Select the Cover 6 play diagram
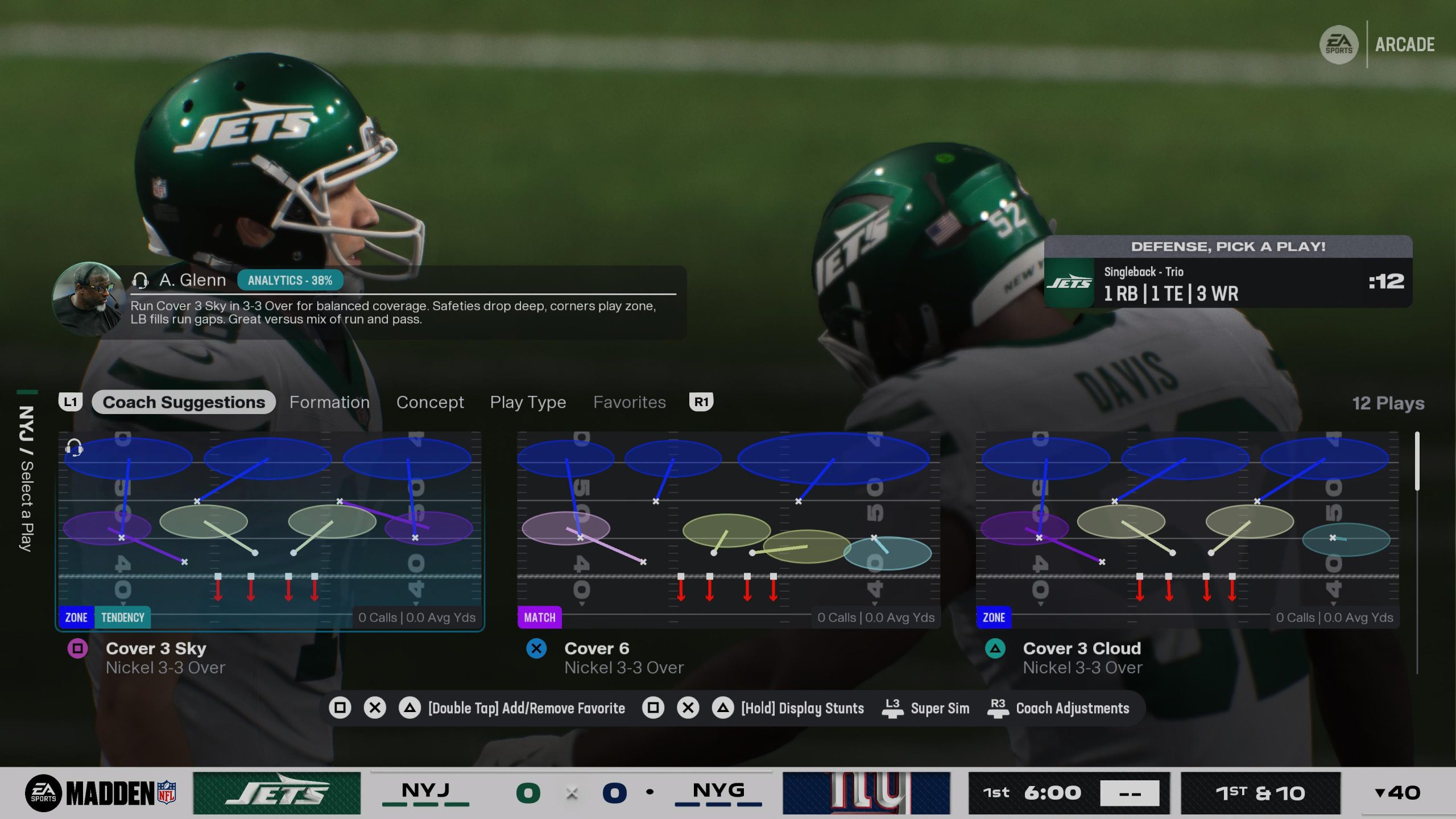Screen dimensions: 1456x819 pyautogui.click(x=729, y=530)
